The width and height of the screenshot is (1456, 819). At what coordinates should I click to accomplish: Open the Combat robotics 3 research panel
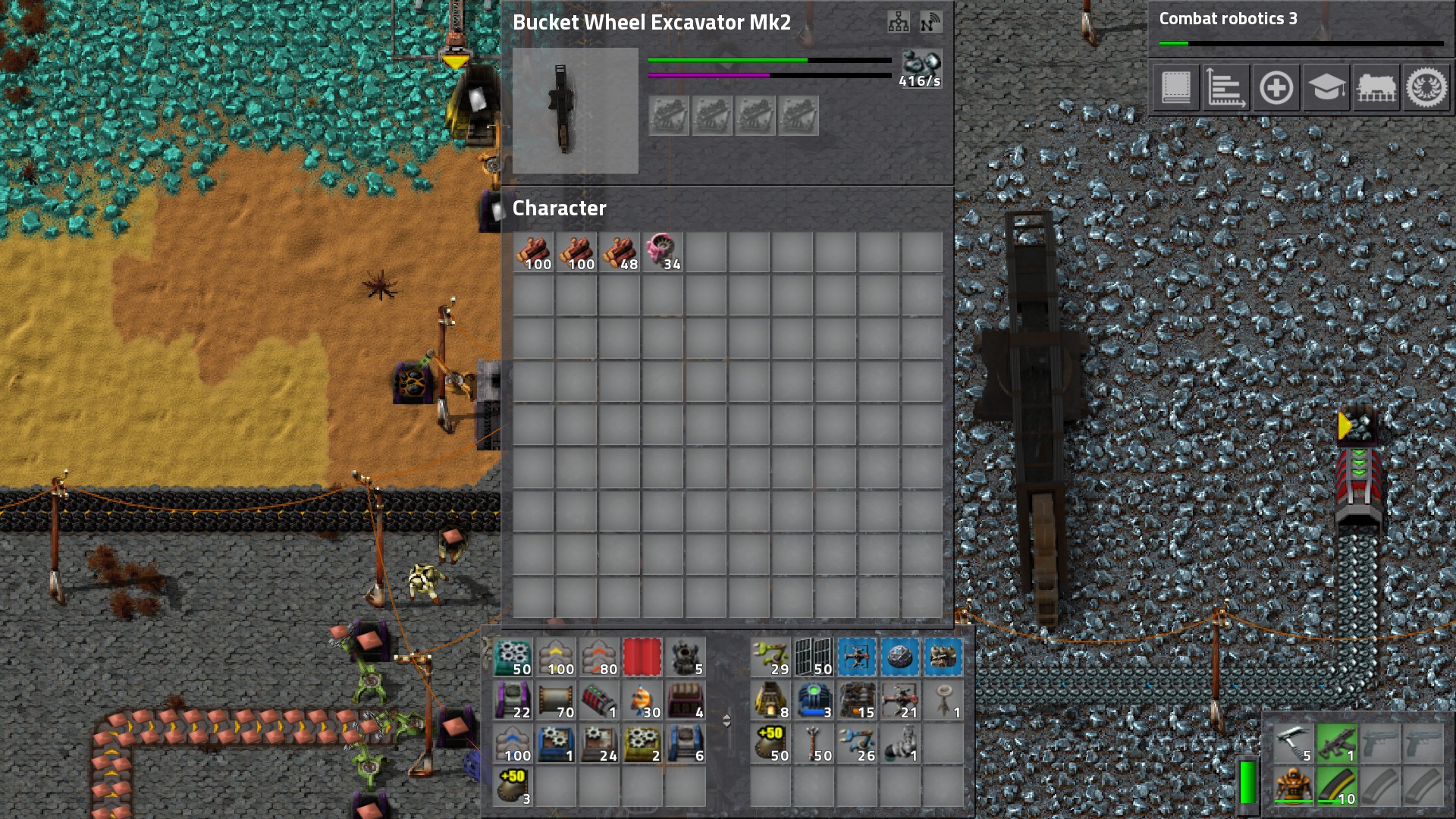pos(1301,29)
